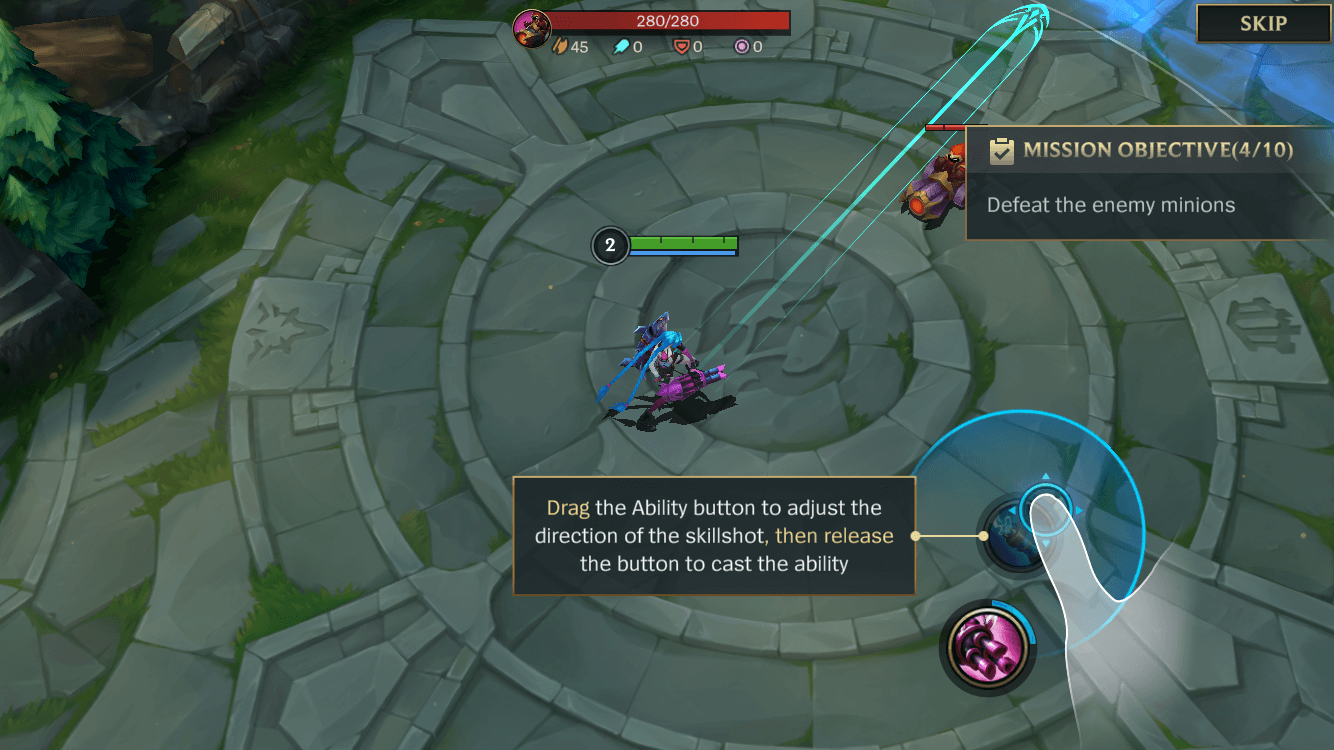Click the attack damage stat icon showing 45

coord(561,45)
